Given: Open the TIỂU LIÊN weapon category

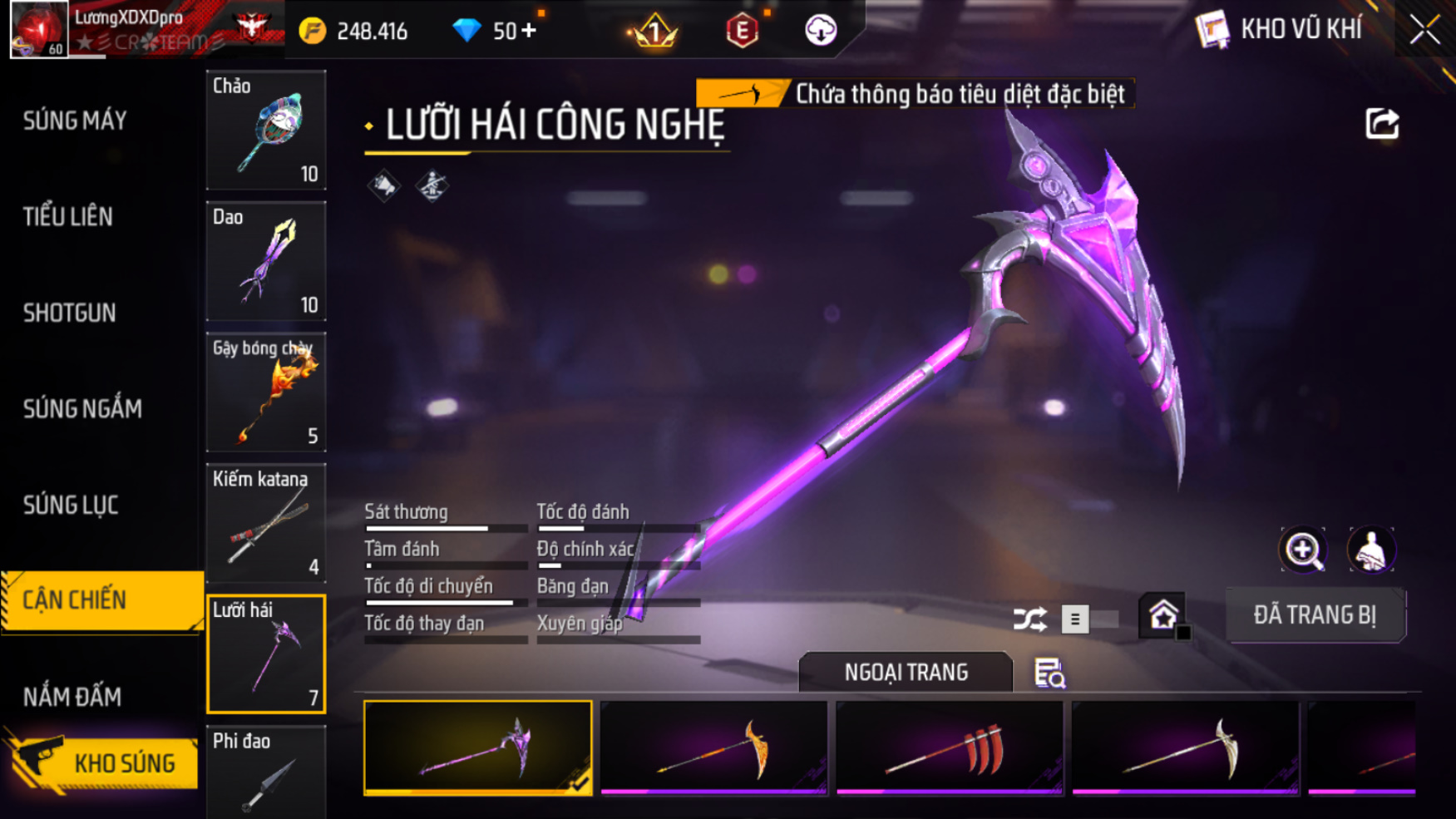Looking at the screenshot, I should pos(68,217).
